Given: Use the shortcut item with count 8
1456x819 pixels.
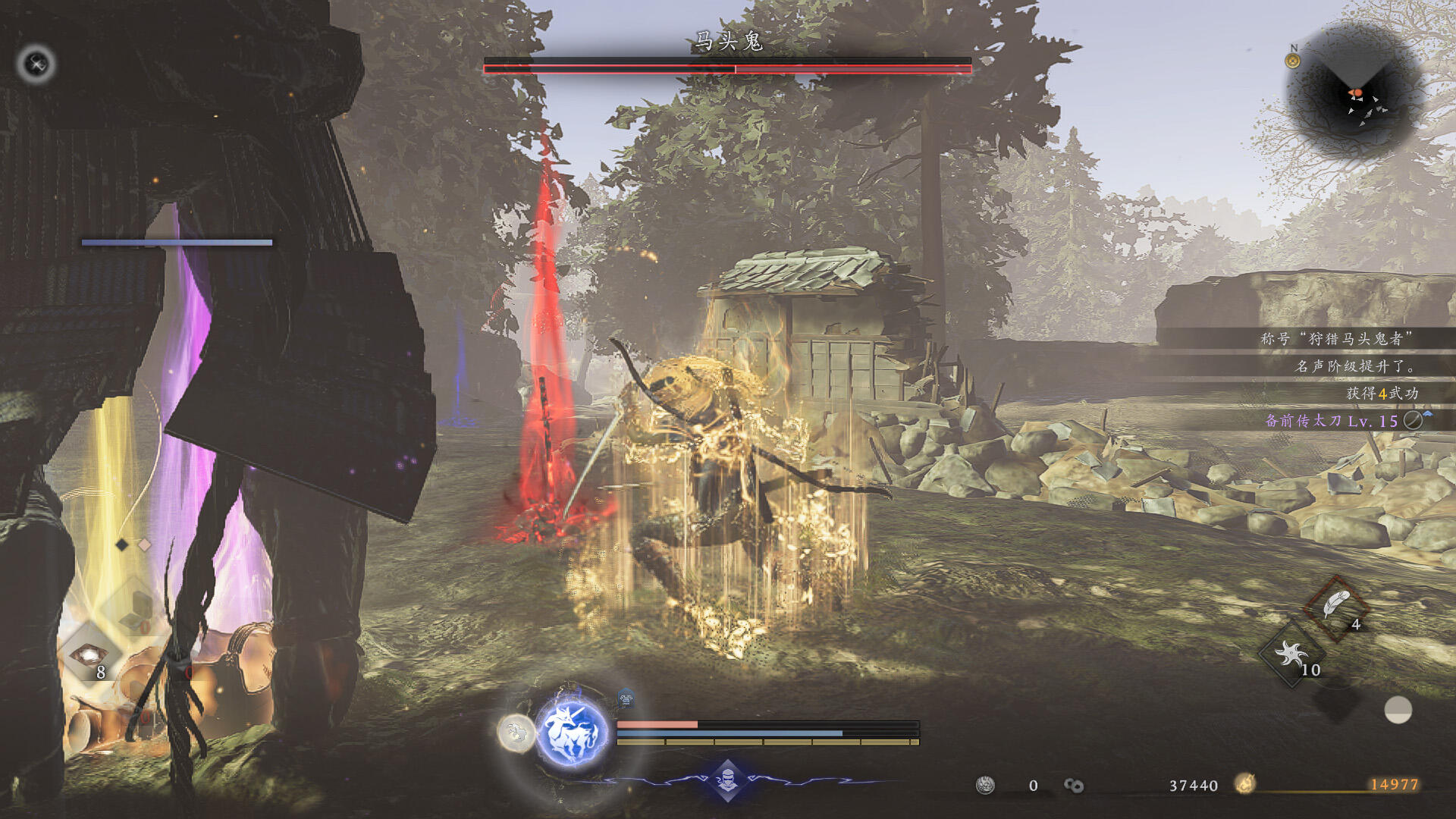Looking at the screenshot, I should [89, 655].
